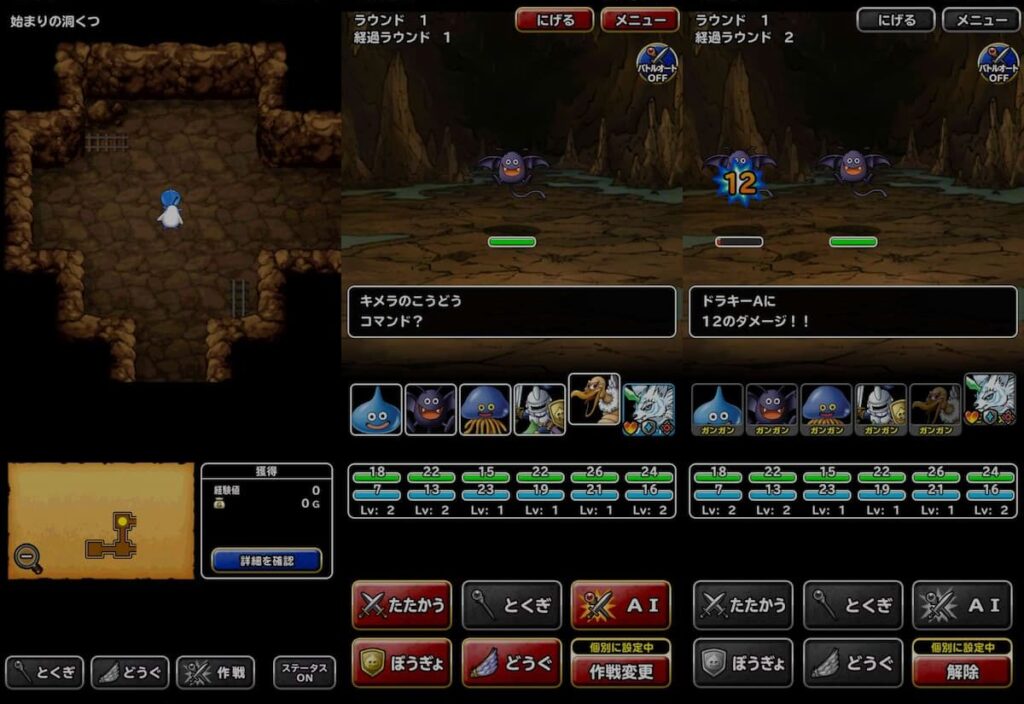
Task: Open the 作戦変更 strategy change button
Action: (620, 671)
